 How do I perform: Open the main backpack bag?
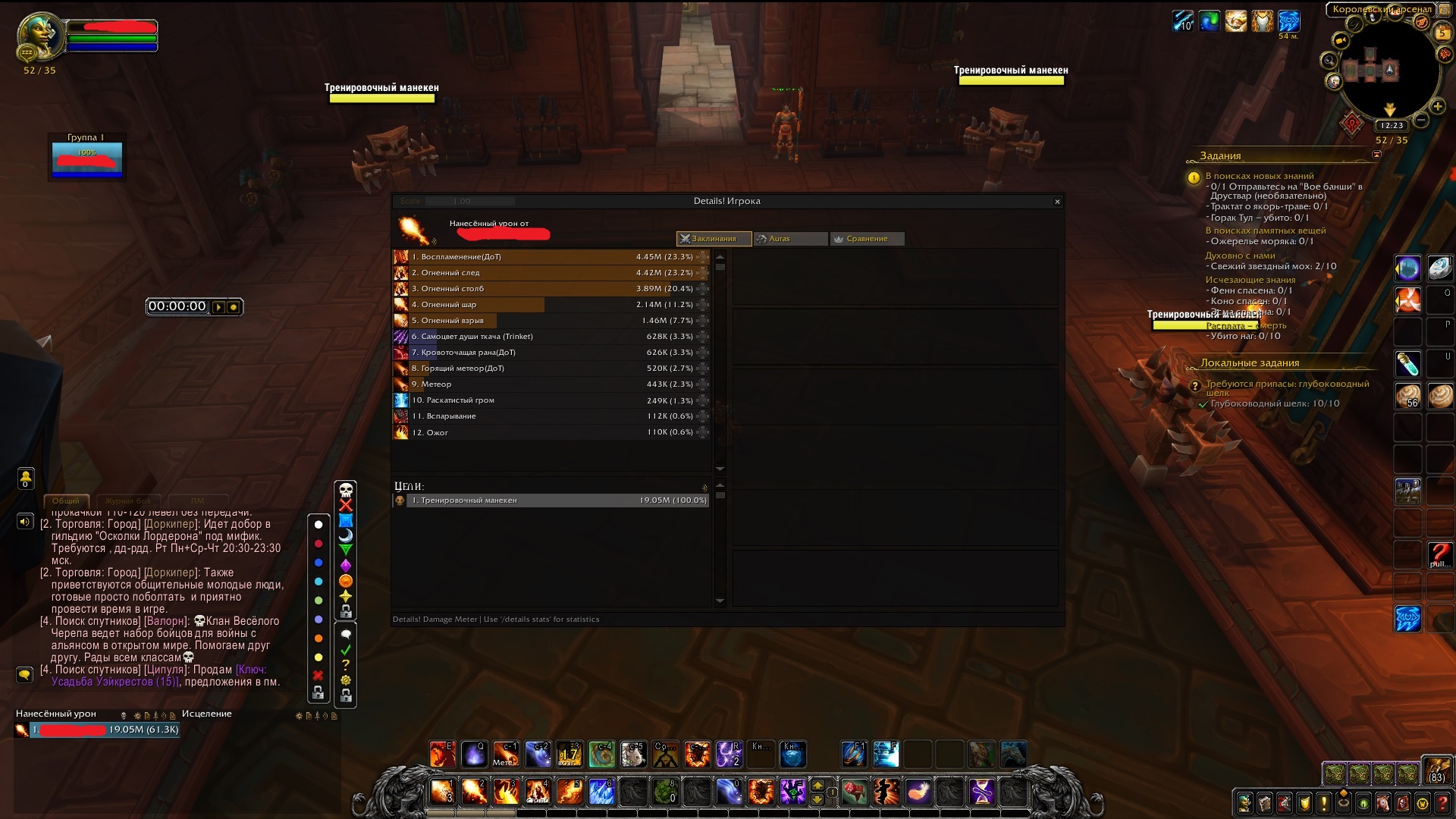1436,771
